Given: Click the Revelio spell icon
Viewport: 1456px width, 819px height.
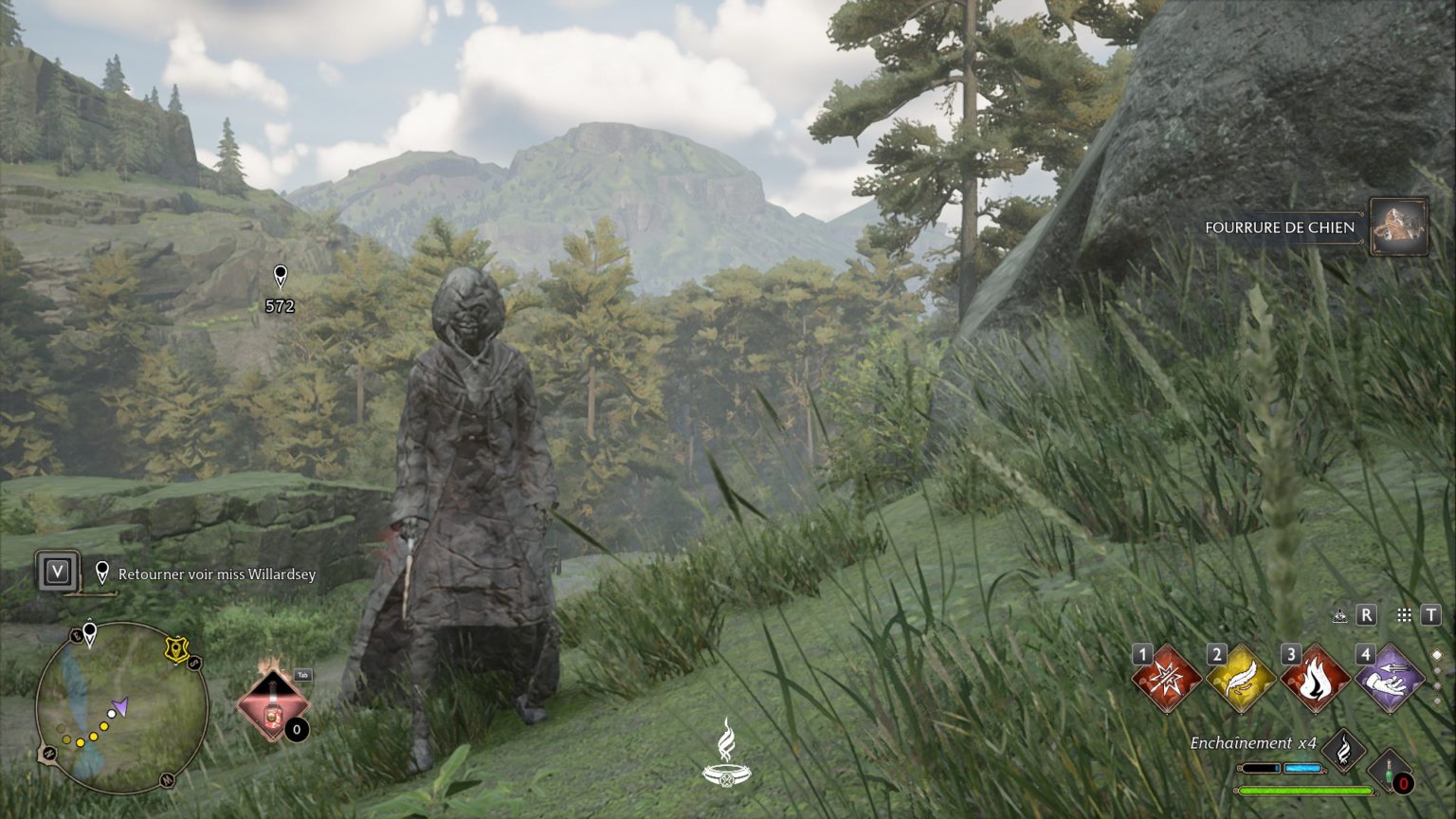Looking at the screenshot, I should 1339,615.
